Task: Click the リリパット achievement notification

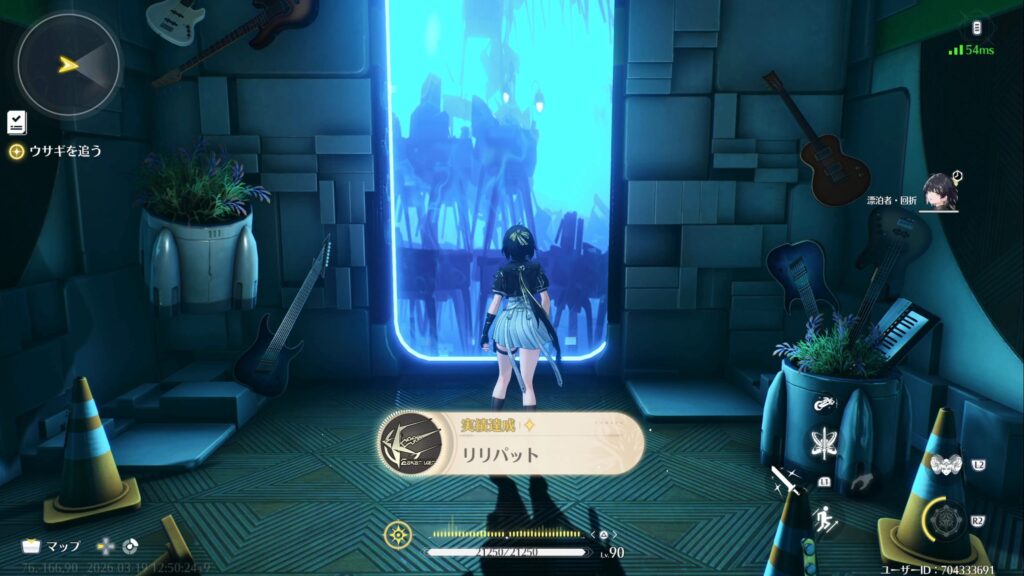Action: (x=510, y=443)
